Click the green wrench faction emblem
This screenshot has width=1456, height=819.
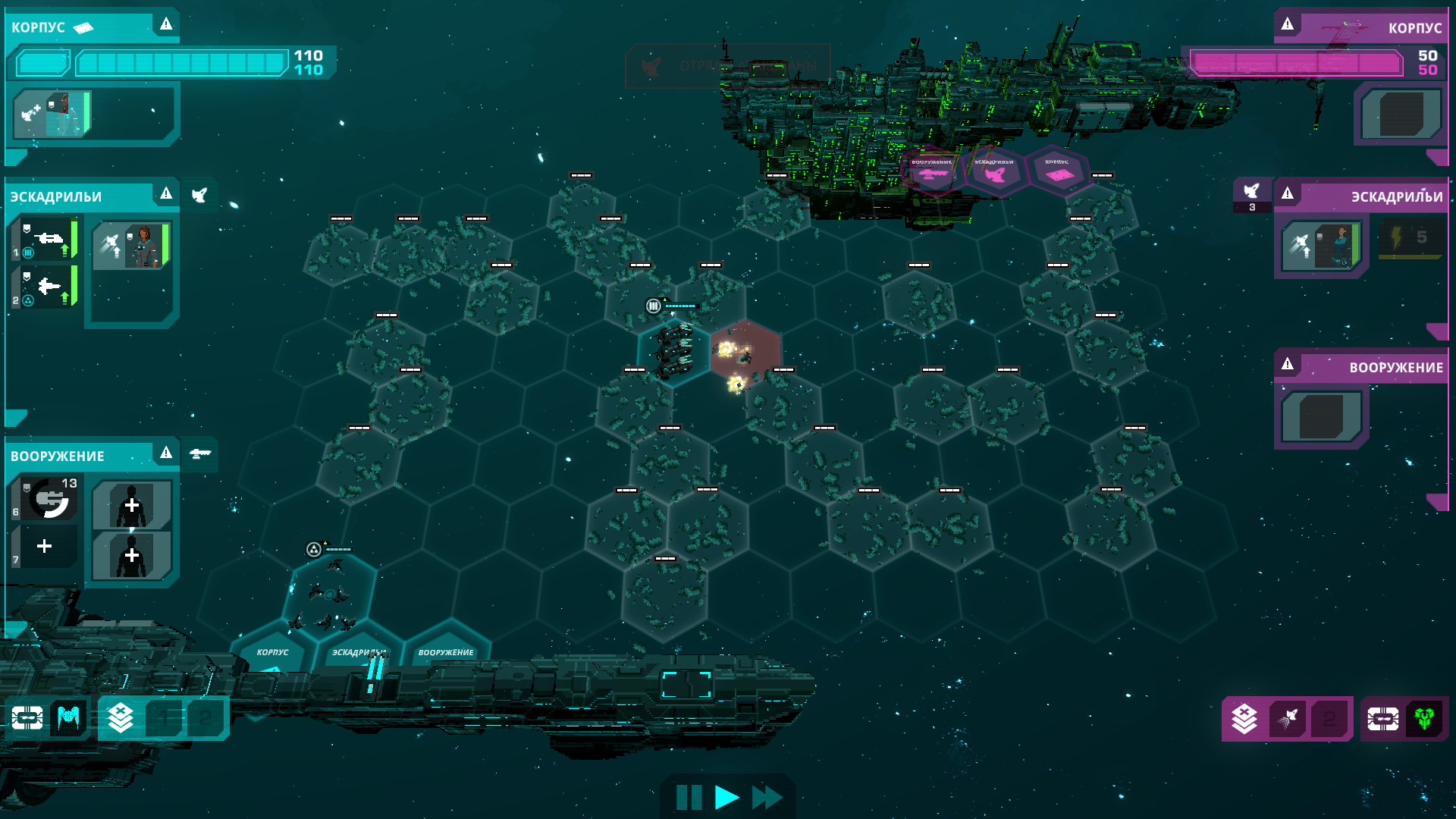[x=1423, y=718]
